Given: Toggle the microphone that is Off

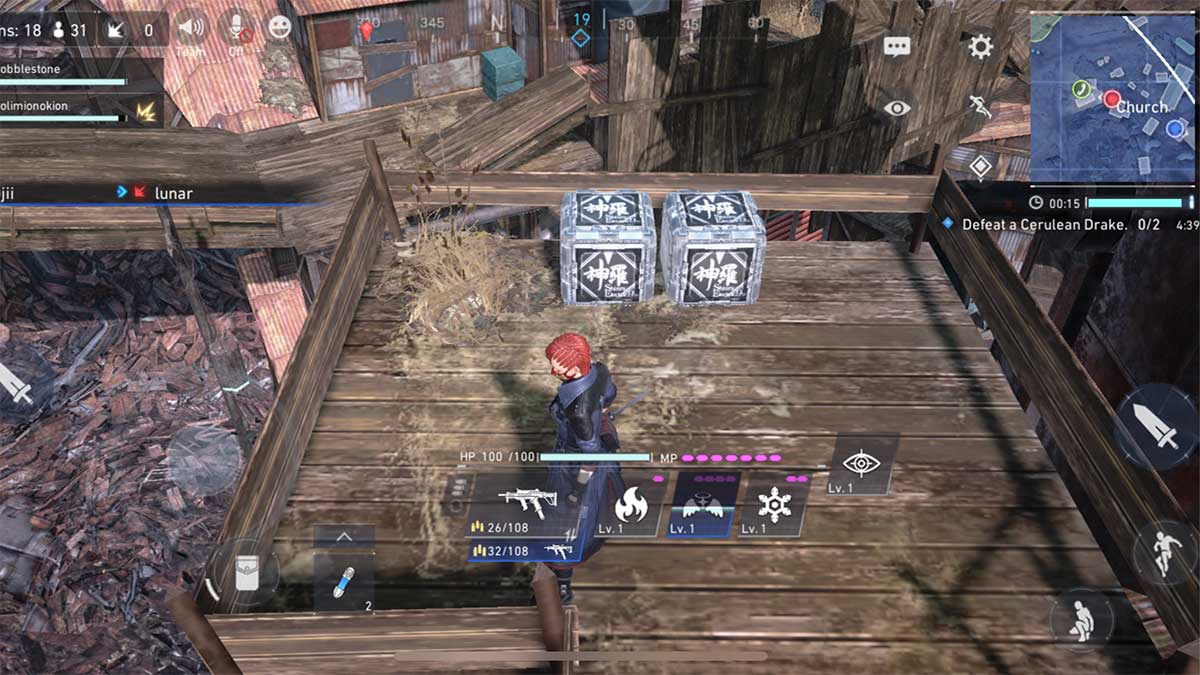Looking at the screenshot, I should coord(237,27).
